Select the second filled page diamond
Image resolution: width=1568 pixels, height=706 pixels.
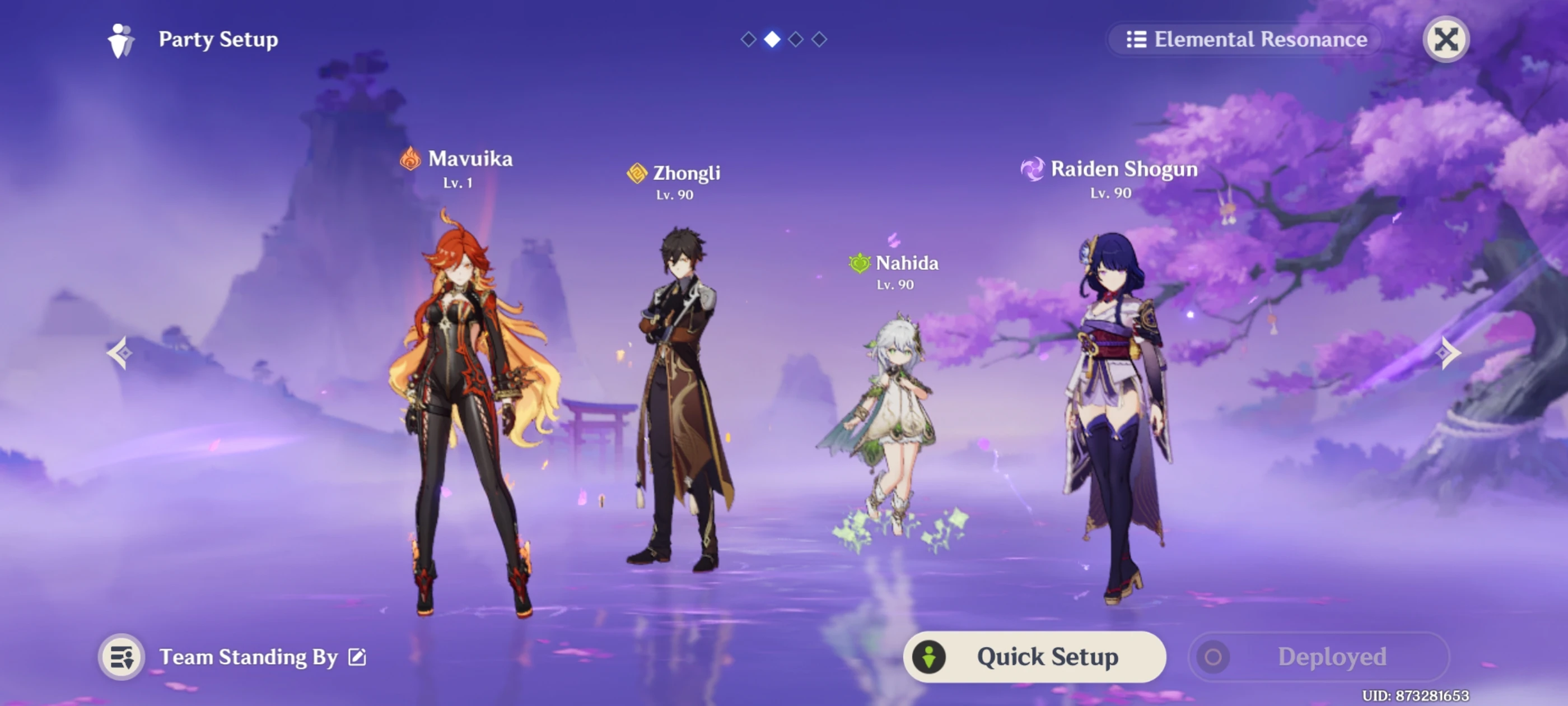773,39
